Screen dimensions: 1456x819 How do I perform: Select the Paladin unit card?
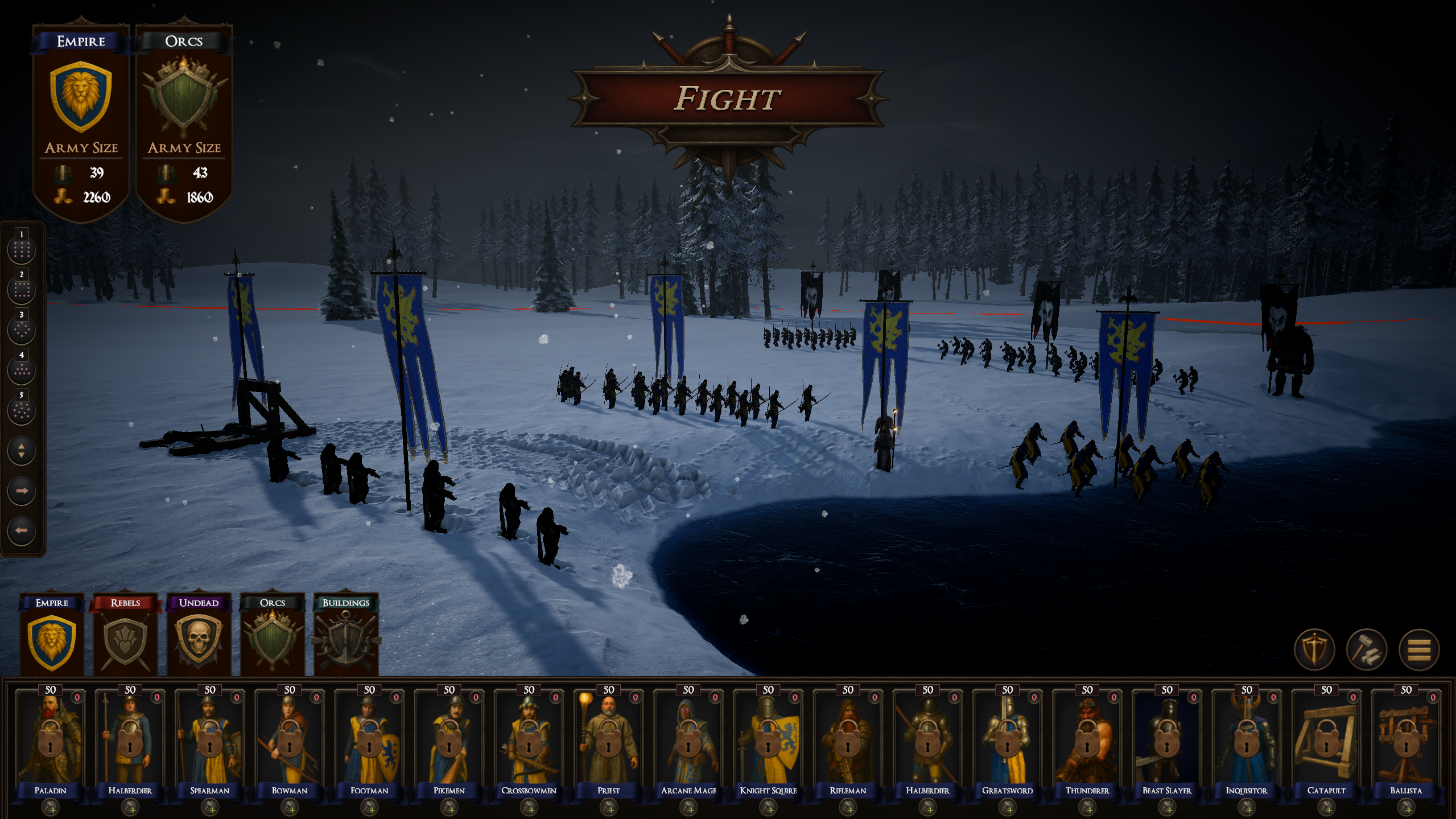coord(51,740)
